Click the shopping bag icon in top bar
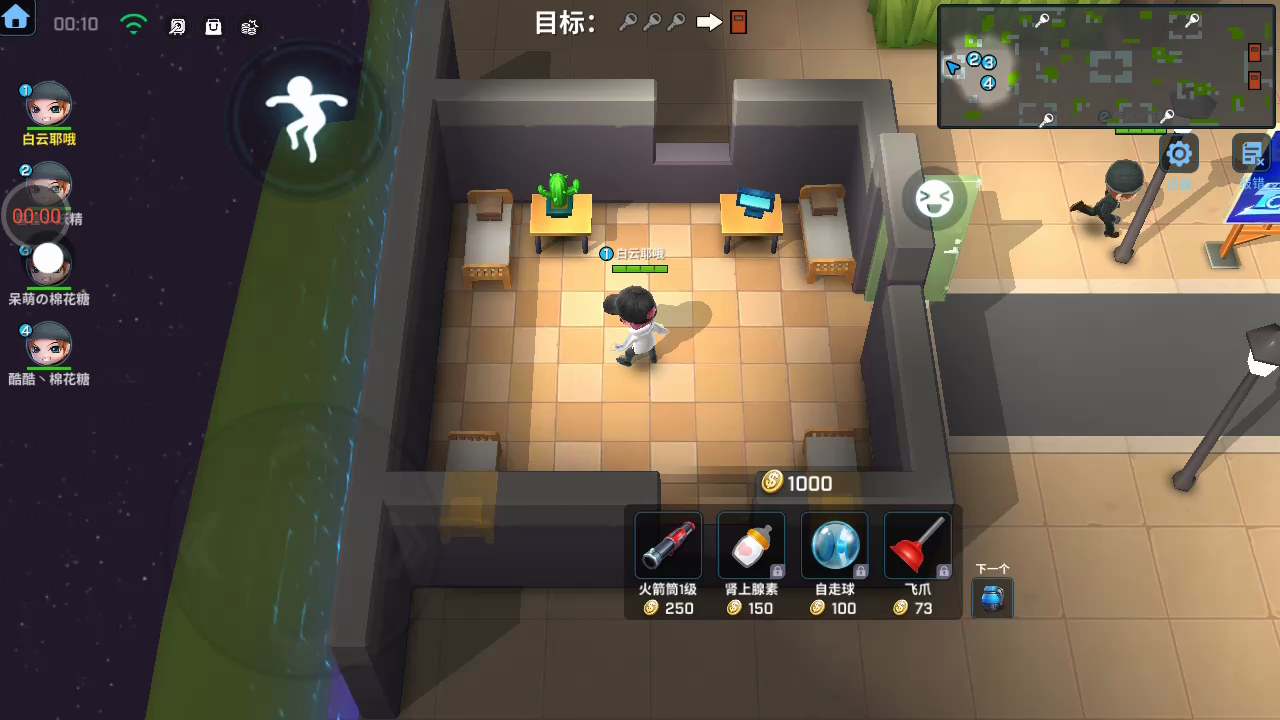 (213, 27)
